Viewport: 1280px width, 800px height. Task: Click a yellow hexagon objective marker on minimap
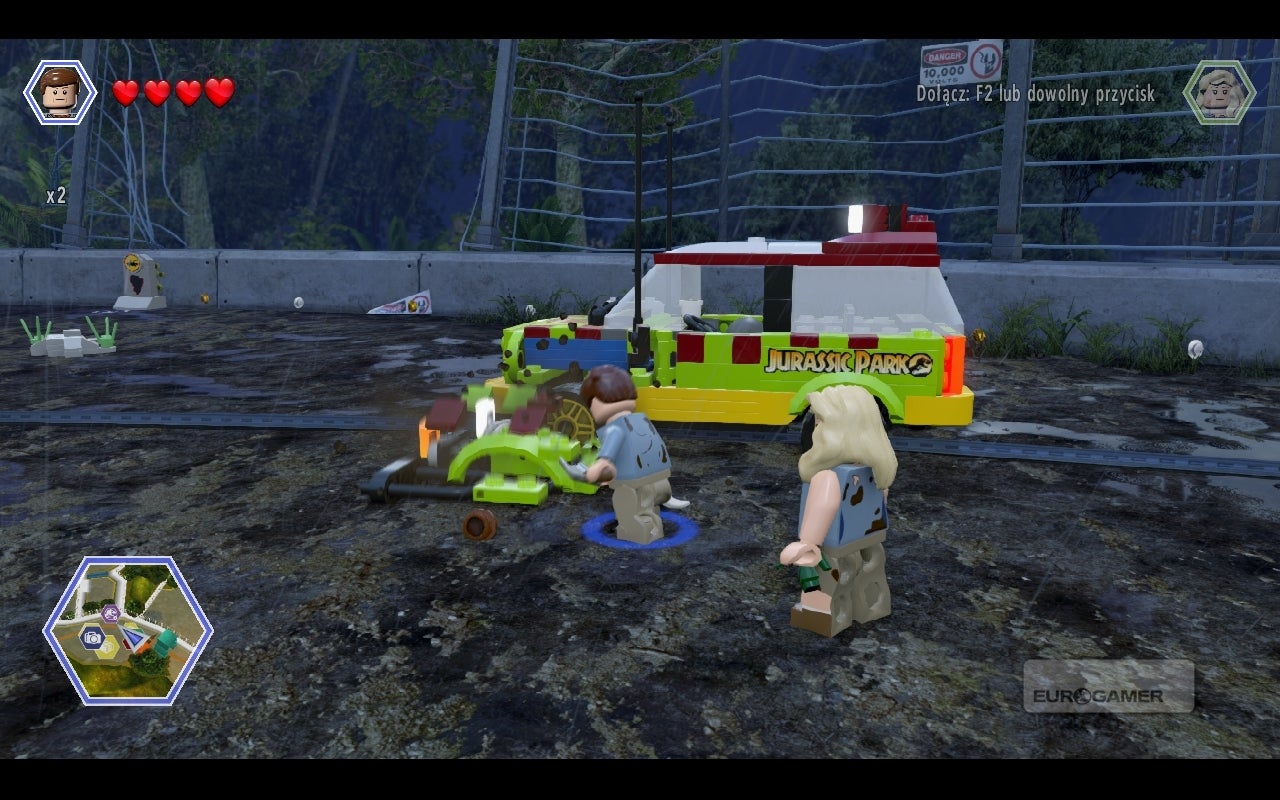pyautogui.click(x=106, y=646)
